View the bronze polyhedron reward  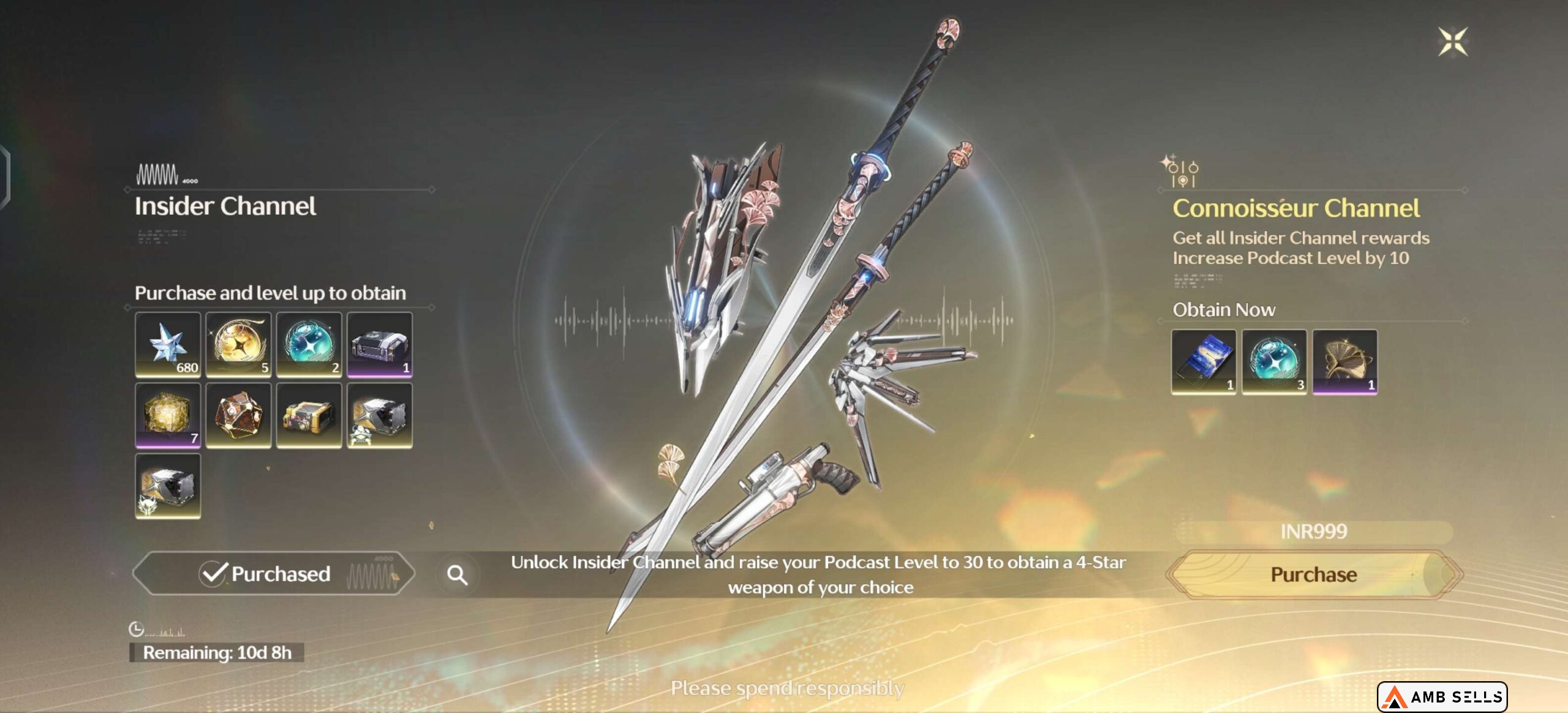[x=238, y=415]
